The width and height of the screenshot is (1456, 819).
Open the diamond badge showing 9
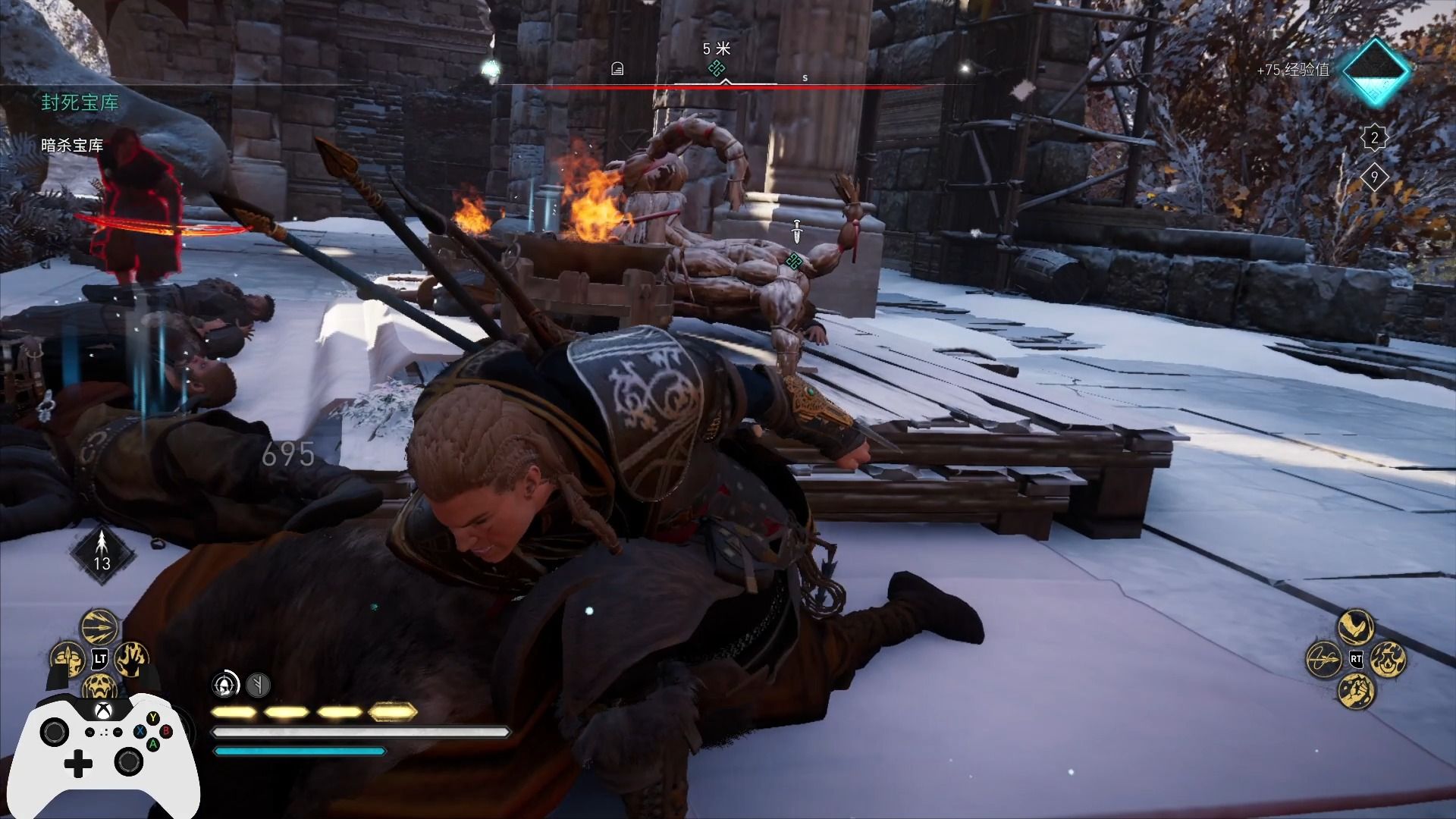pyautogui.click(x=1374, y=178)
